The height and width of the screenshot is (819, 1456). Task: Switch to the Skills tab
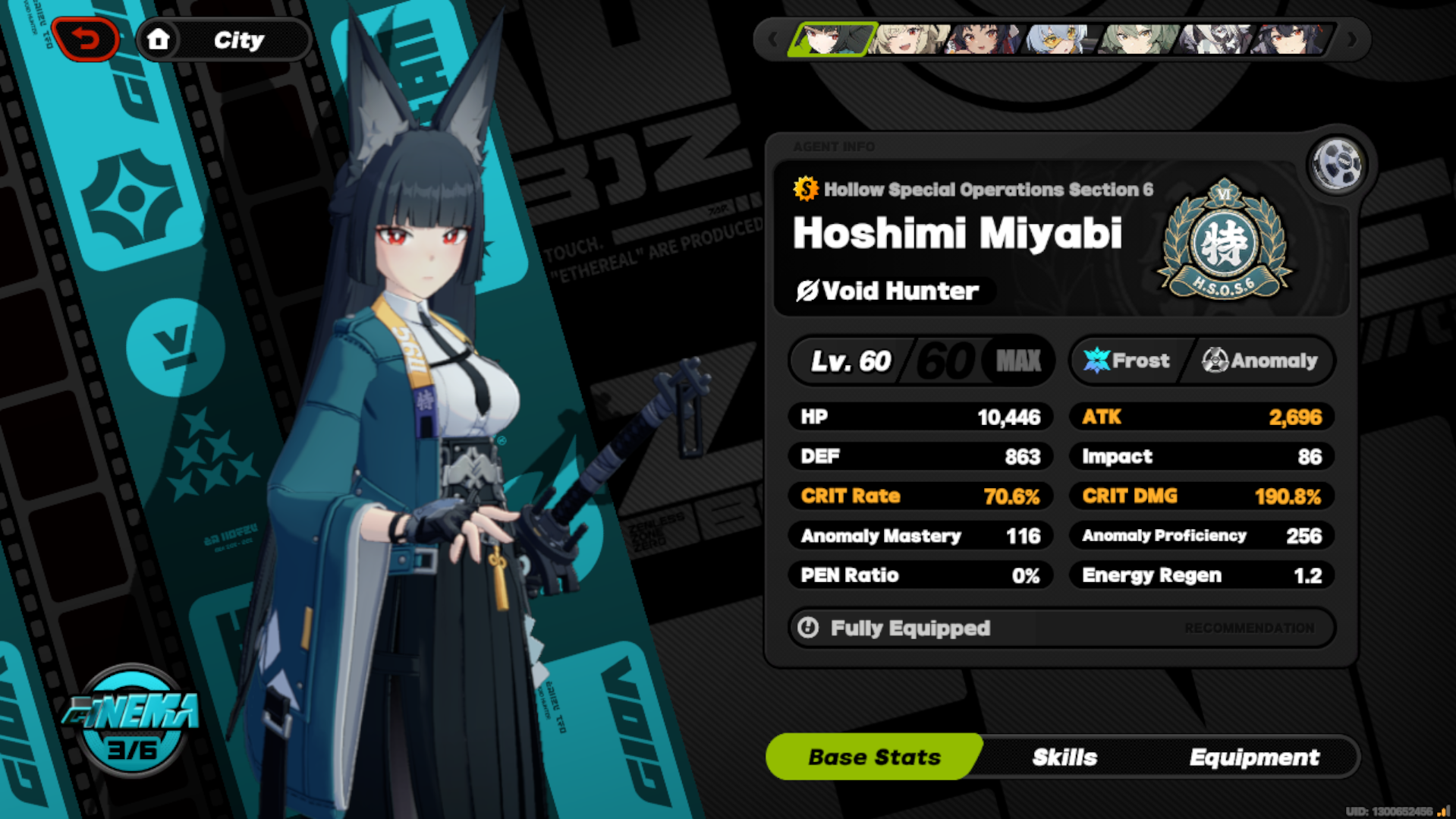click(x=1064, y=756)
